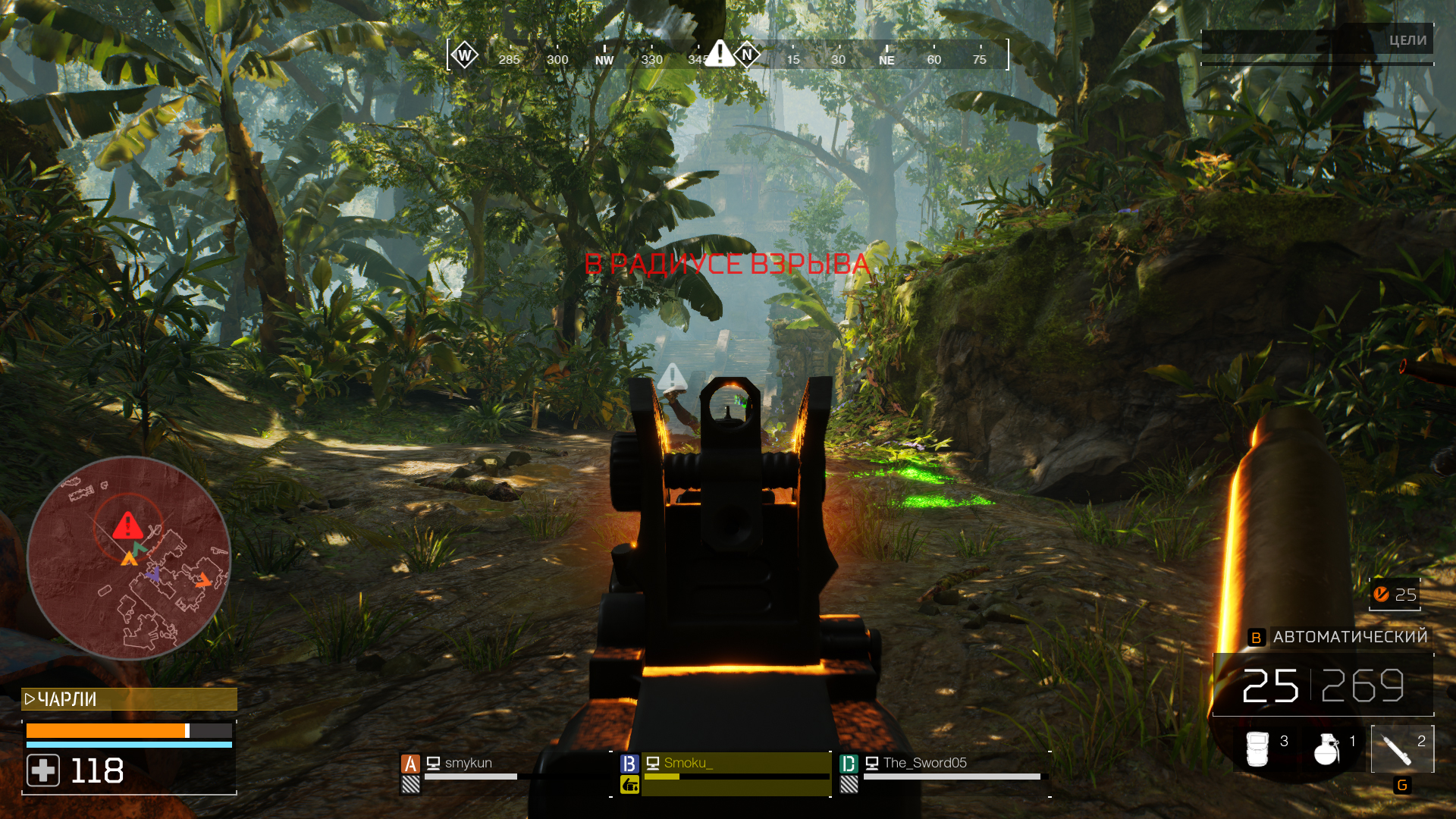Open squad member smykun's A badge
The width and height of the screenshot is (1456, 819).
coord(410,764)
